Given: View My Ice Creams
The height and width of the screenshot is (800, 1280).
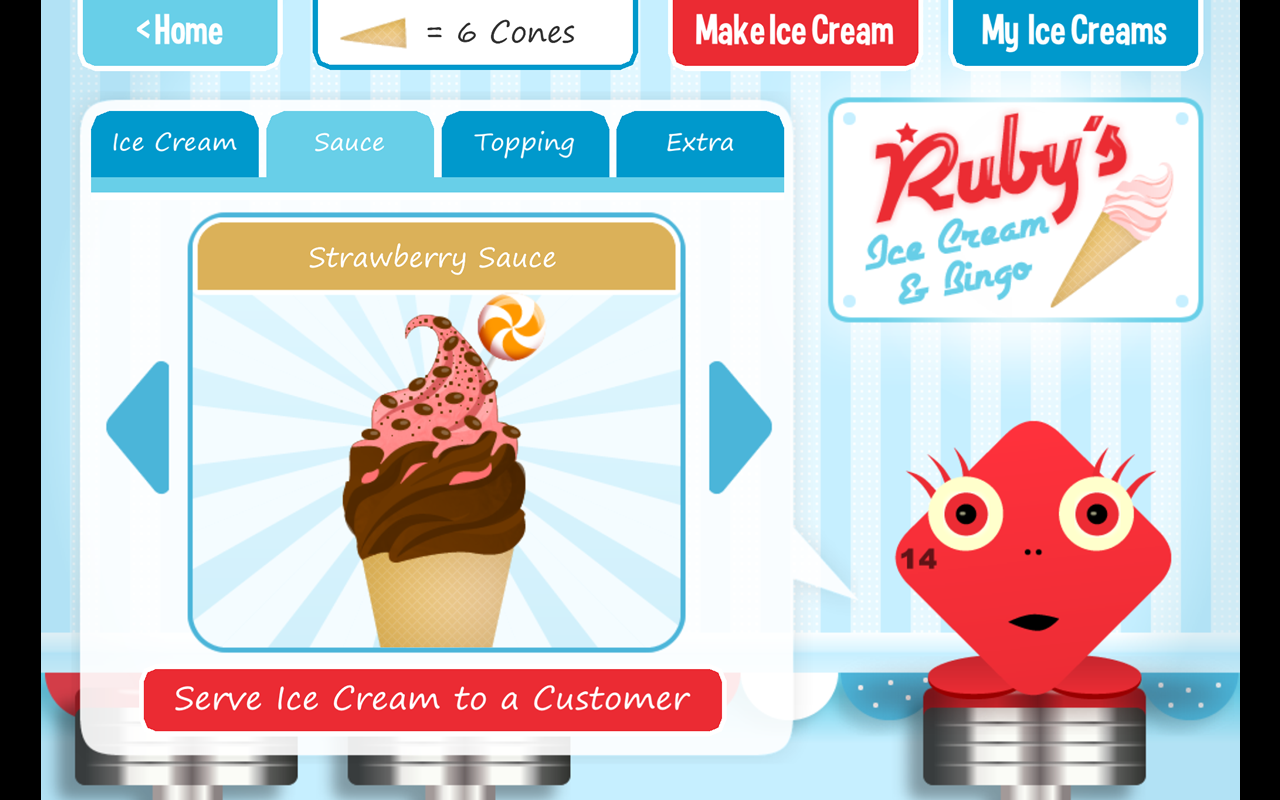Looking at the screenshot, I should pyautogui.click(x=1075, y=31).
